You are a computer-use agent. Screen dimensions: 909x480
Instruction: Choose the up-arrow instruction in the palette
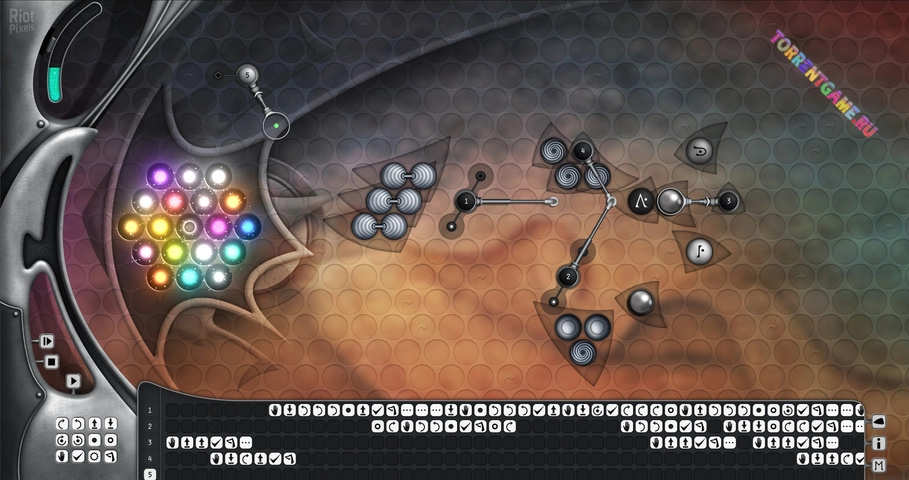pyautogui.click(x=94, y=424)
